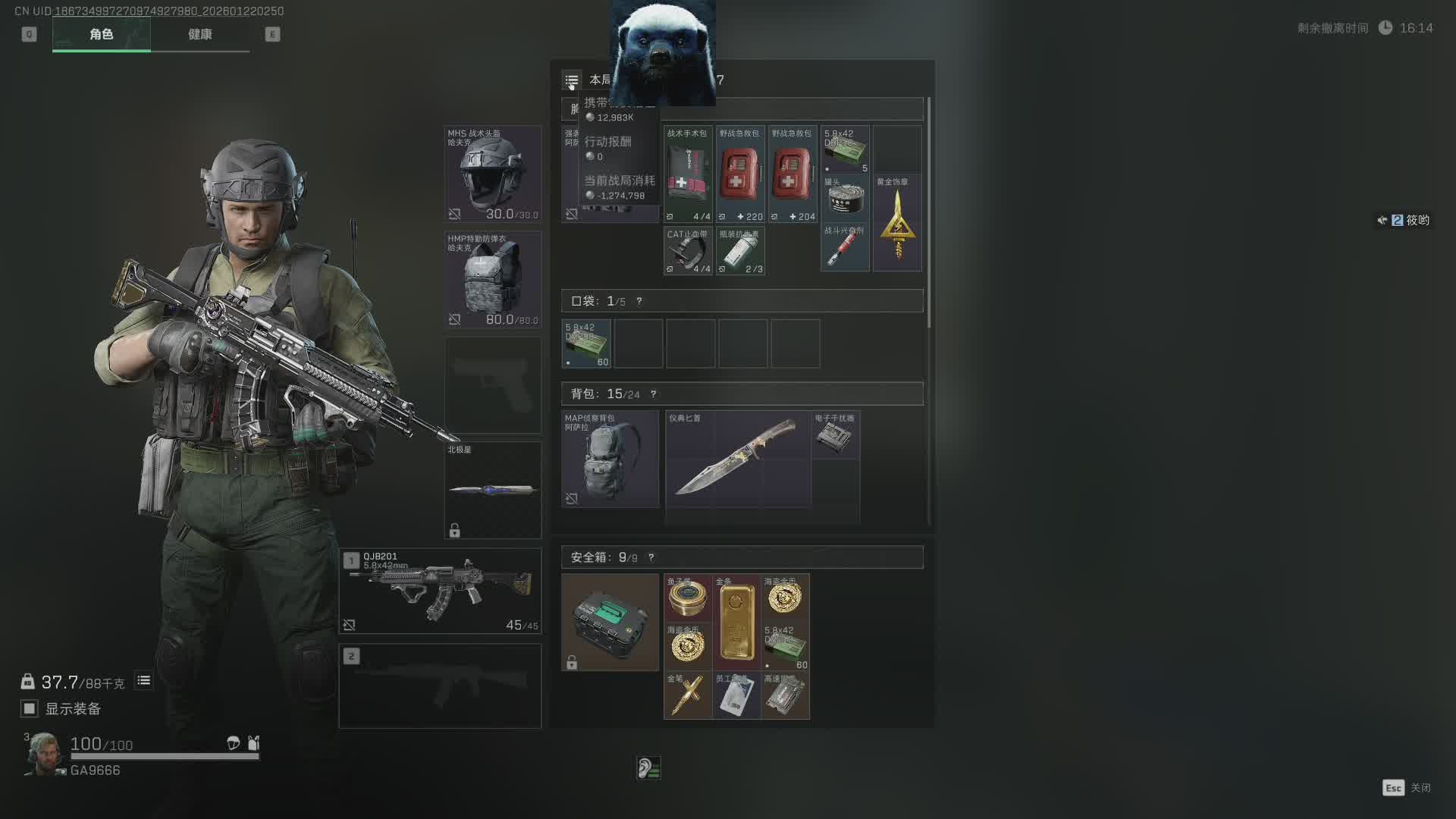1456x819 pixels.
Task: Pick the 电子干扰器 jammer item
Action: (x=834, y=435)
